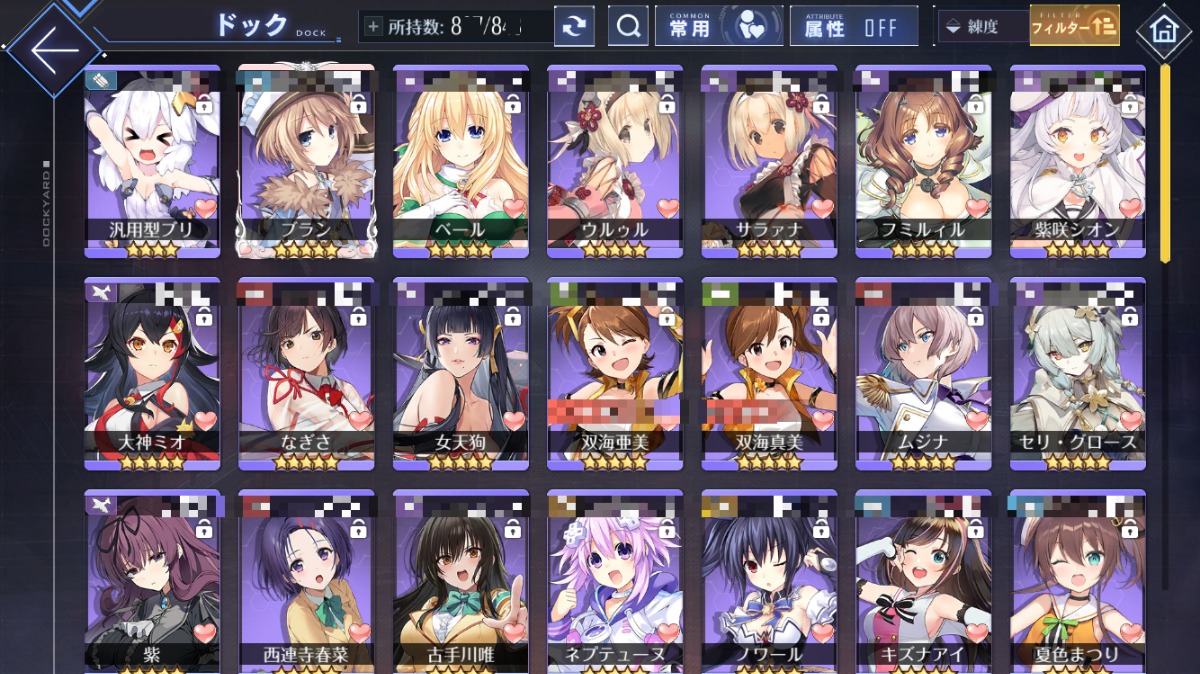Viewport: 1200px width, 674px height.
Task: Refresh the dock list
Action: [x=574, y=27]
